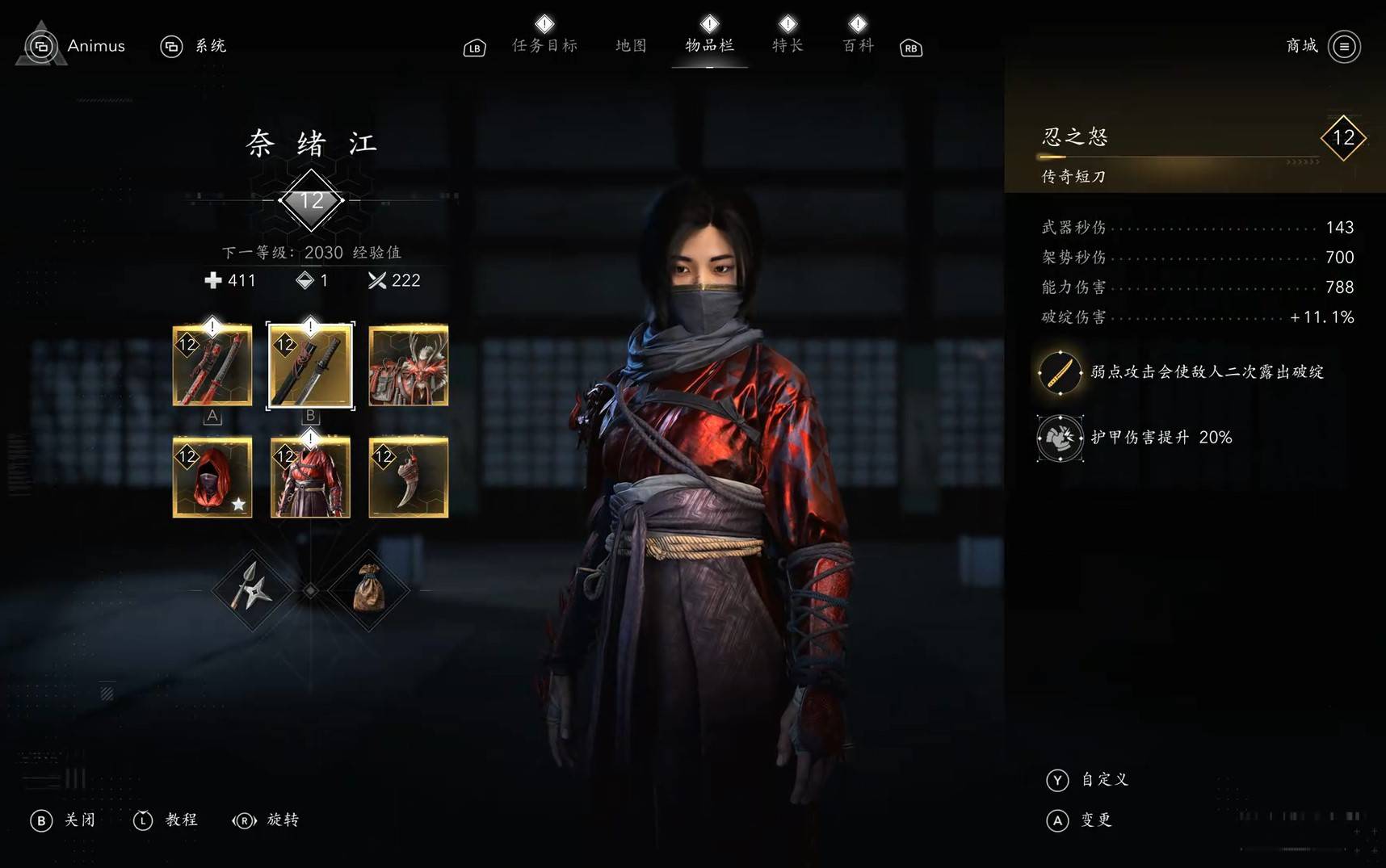Choose the 忍之怒 tanto slot
1386x868 pixels.
310,365
